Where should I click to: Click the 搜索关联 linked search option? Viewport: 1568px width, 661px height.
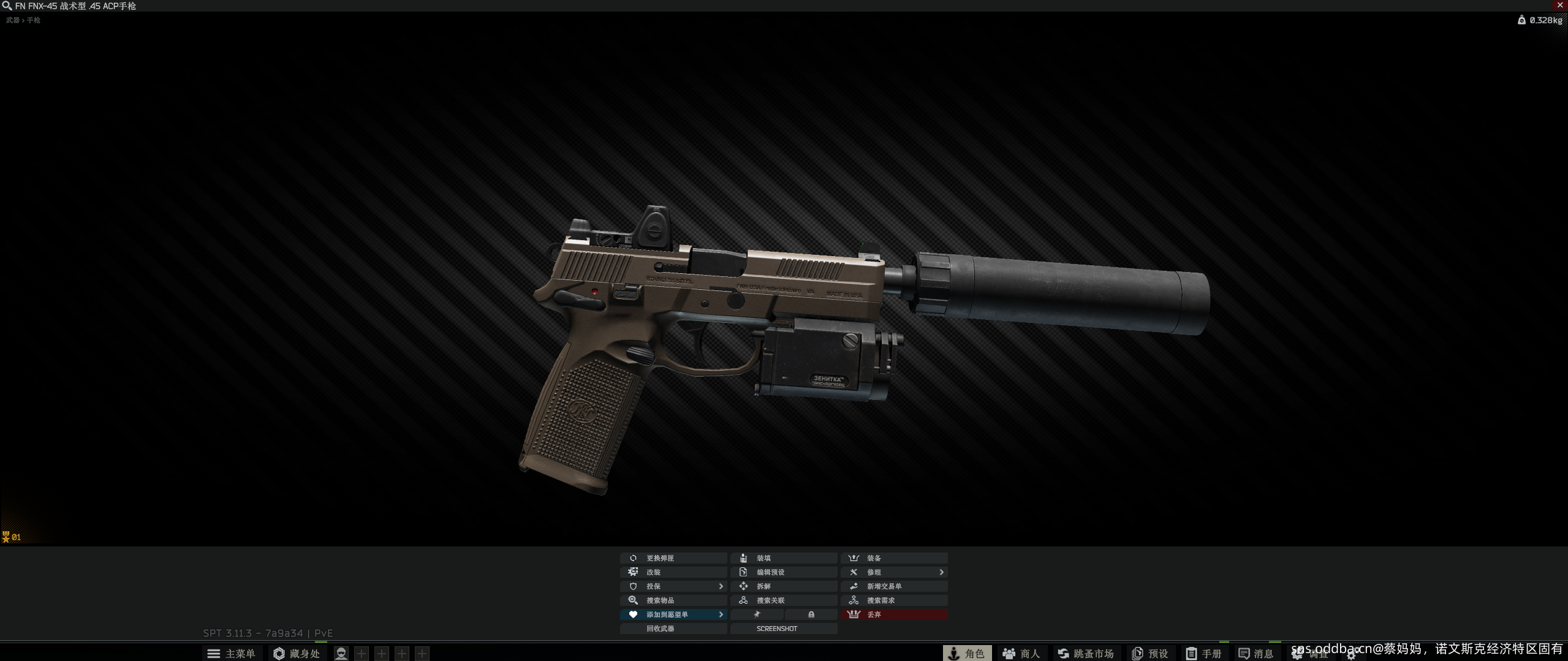[x=783, y=600]
